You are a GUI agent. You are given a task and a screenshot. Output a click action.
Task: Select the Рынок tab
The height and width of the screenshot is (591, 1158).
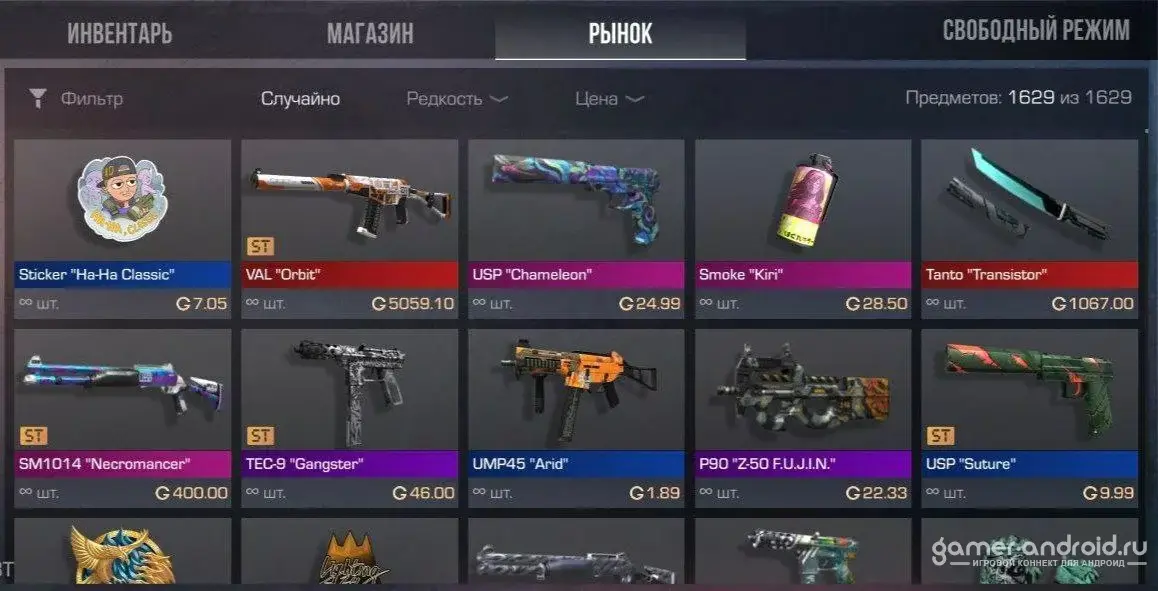click(620, 33)
